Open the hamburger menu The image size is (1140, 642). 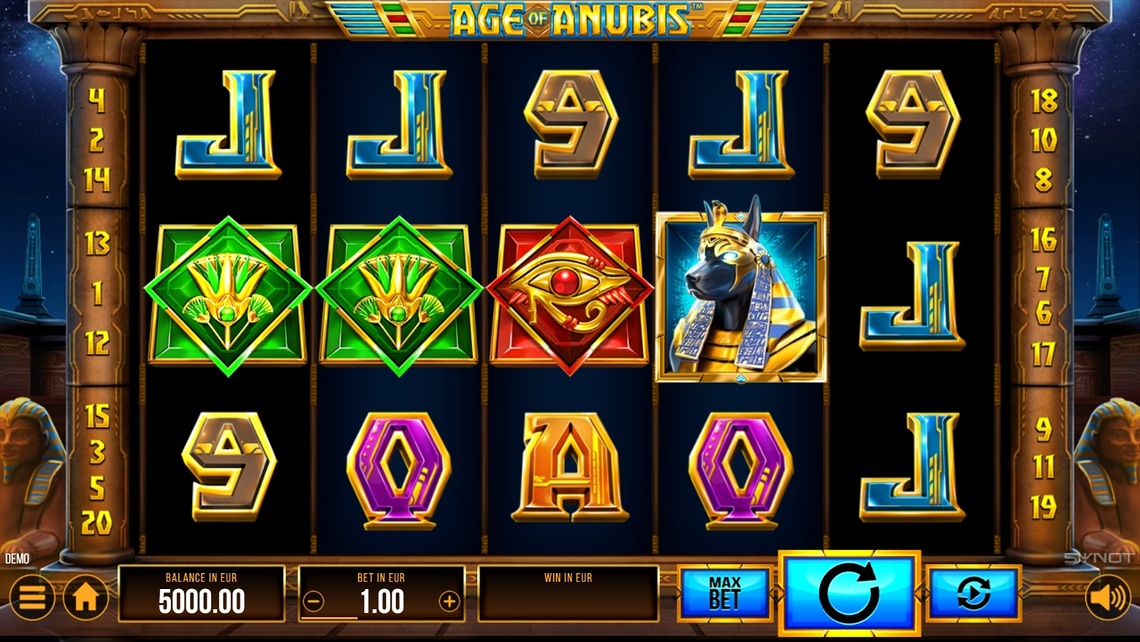pyautogui.click(x=33, y=598)
